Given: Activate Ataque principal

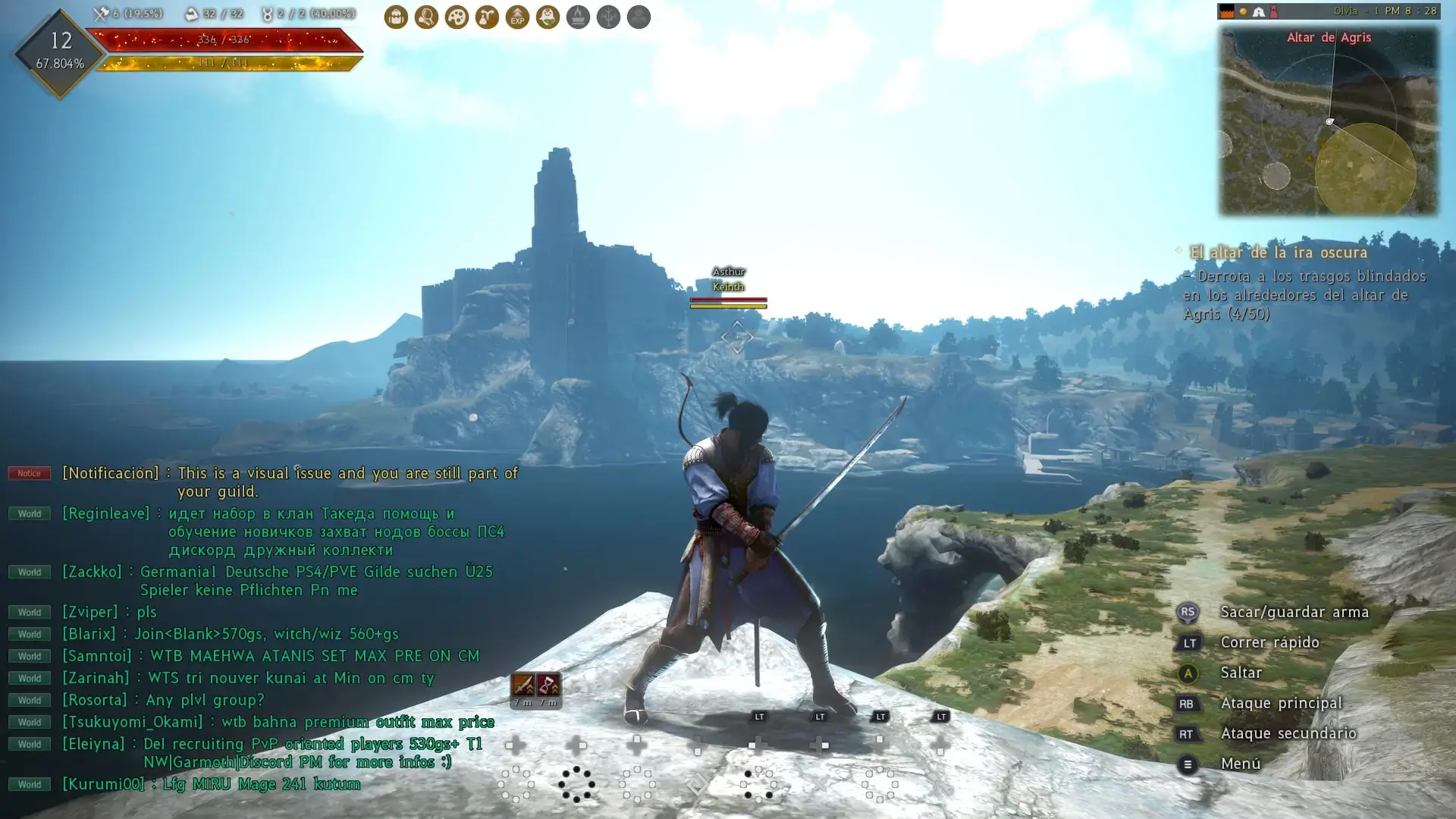Looking at the screenshot, I should tap(1282, 703).
